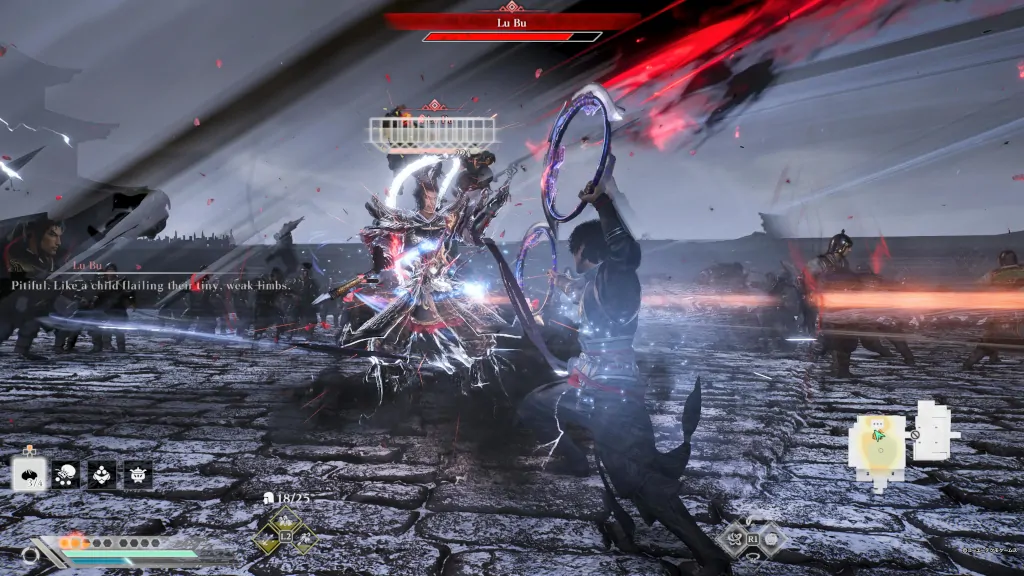Select the cauldron pot item icon
1024x576 pixels.
138,474
